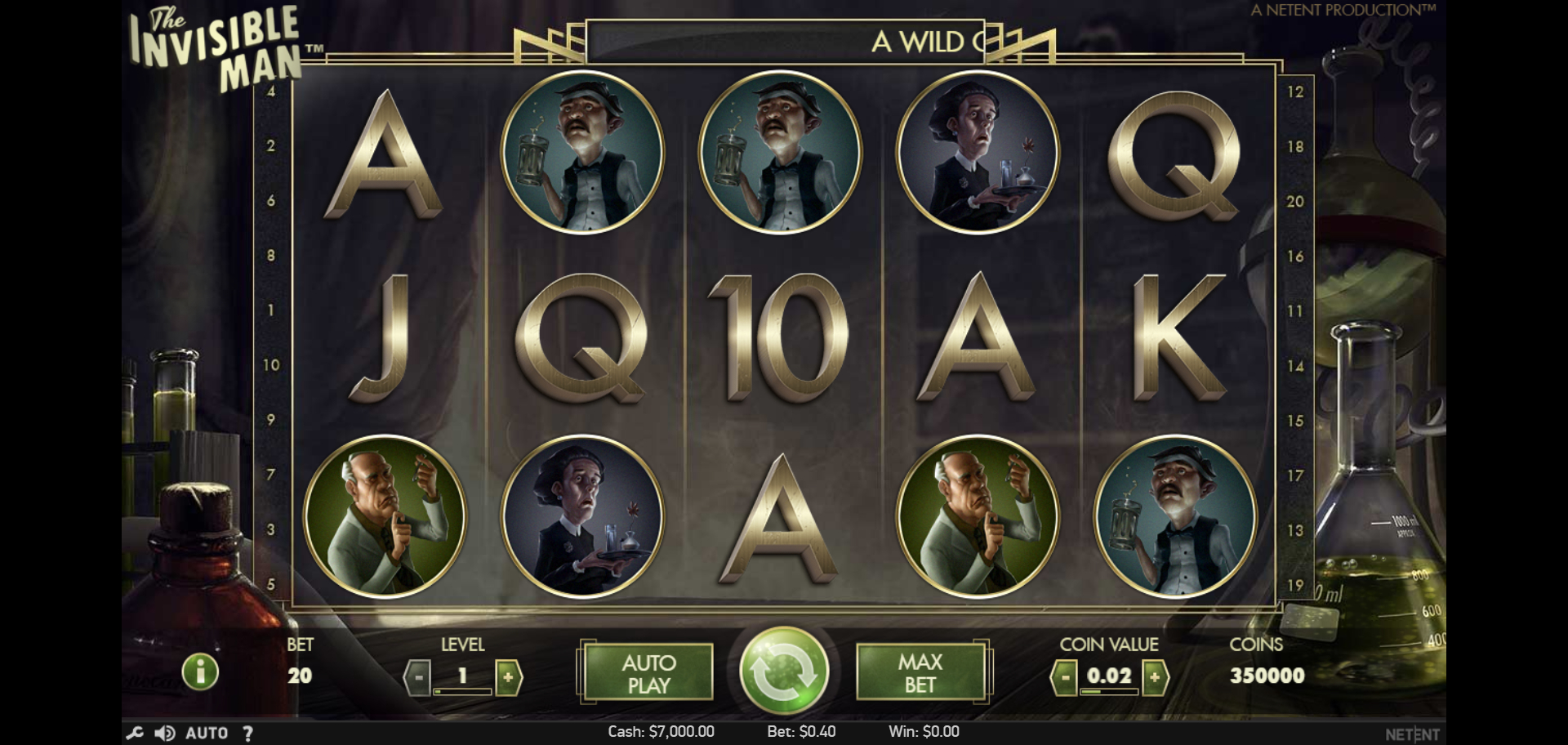Place the Max Bet
Image resolution: width=1568 pixels, height=745 pixels.
pyautogui.click(x=920, y=673)
